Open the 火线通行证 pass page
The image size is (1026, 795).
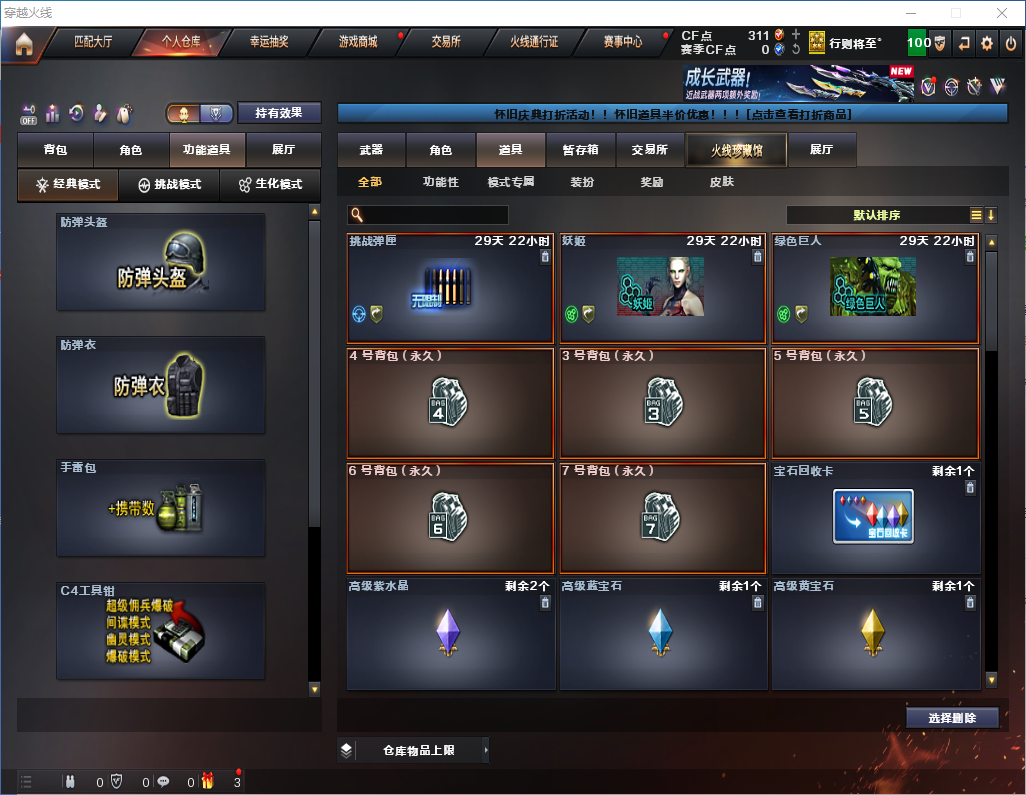pos(534,42)
